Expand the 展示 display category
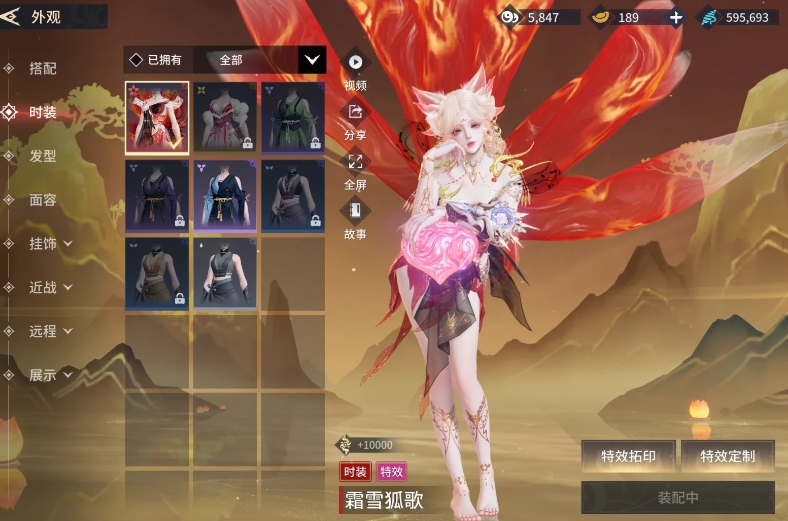The height and width of the screenshot is (521, 788). [x=51, y=375]
